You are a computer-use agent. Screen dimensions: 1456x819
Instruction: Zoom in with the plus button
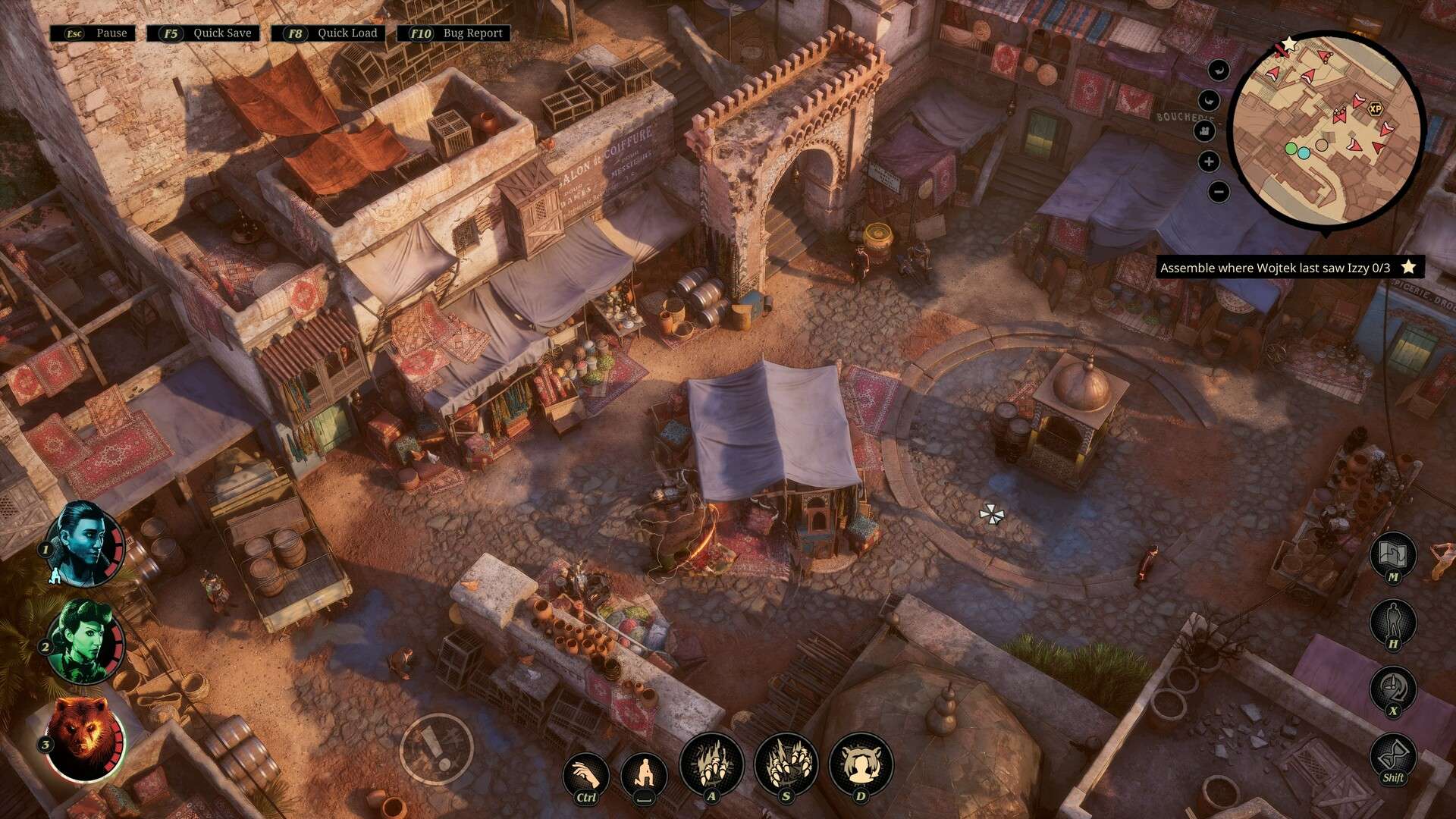(x=1210, y=162)
